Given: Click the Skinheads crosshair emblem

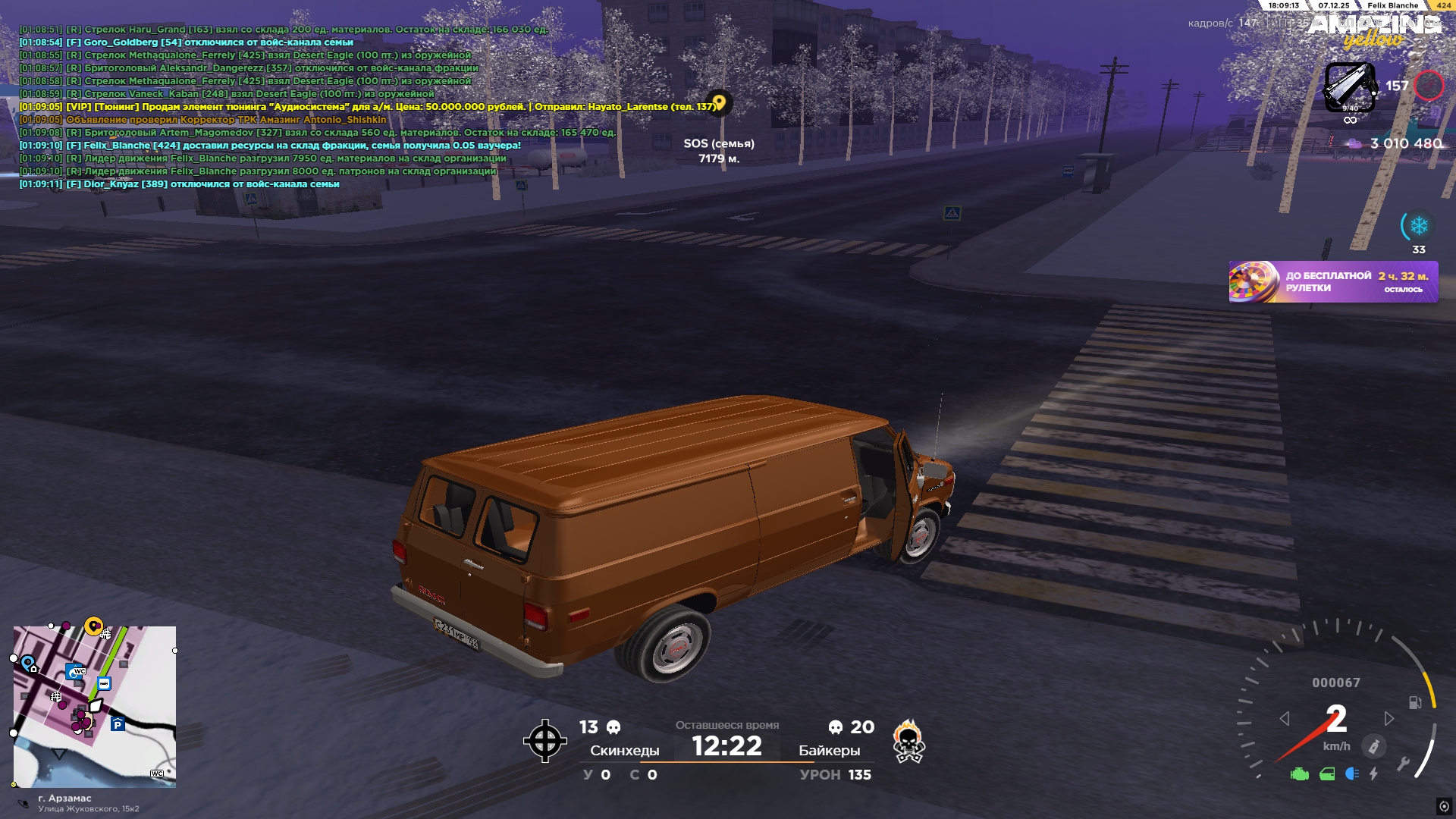Looking at the screenshot, I should tap(544, 741).
